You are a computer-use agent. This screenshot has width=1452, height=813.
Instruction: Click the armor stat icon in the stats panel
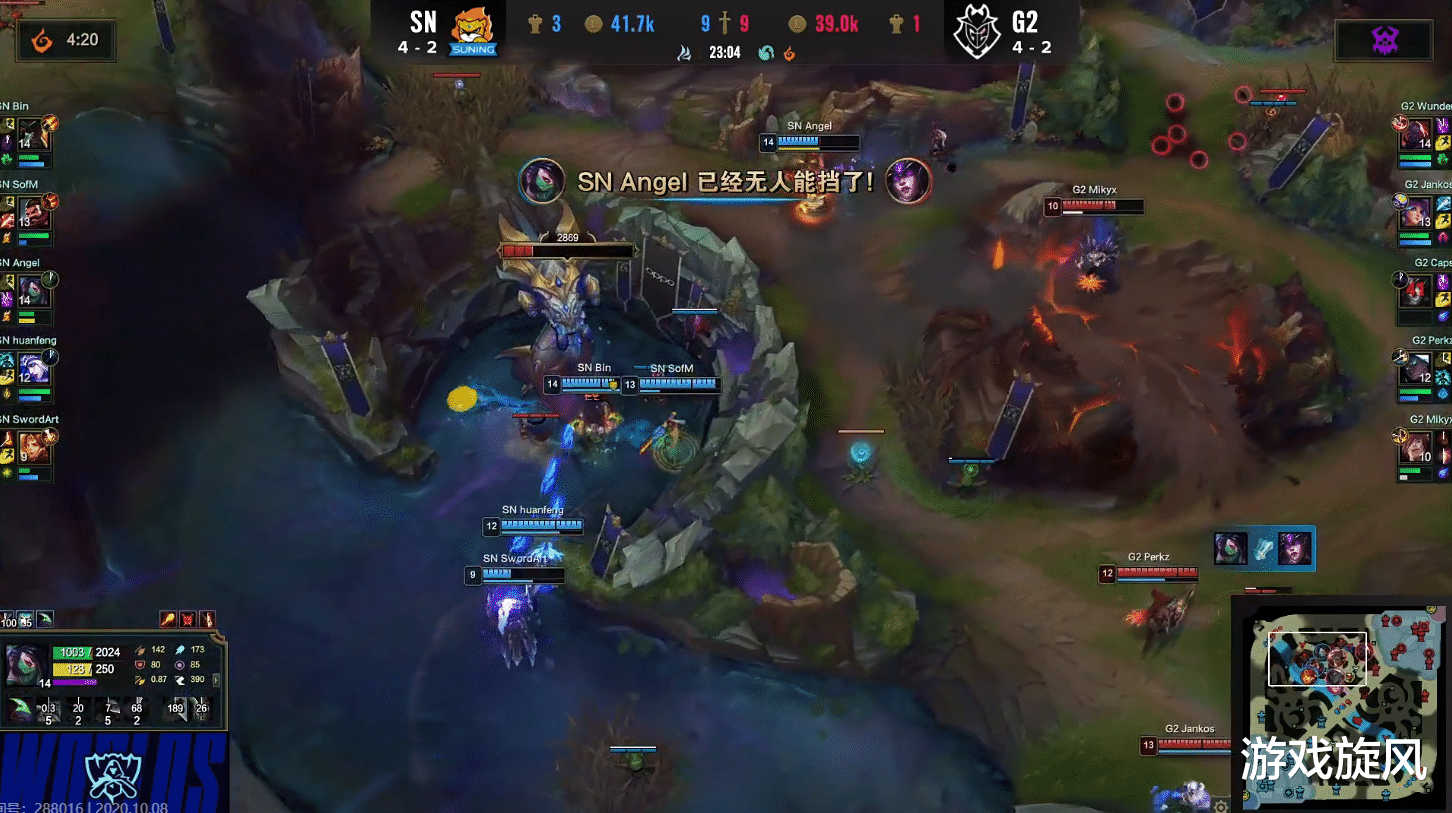140,665
